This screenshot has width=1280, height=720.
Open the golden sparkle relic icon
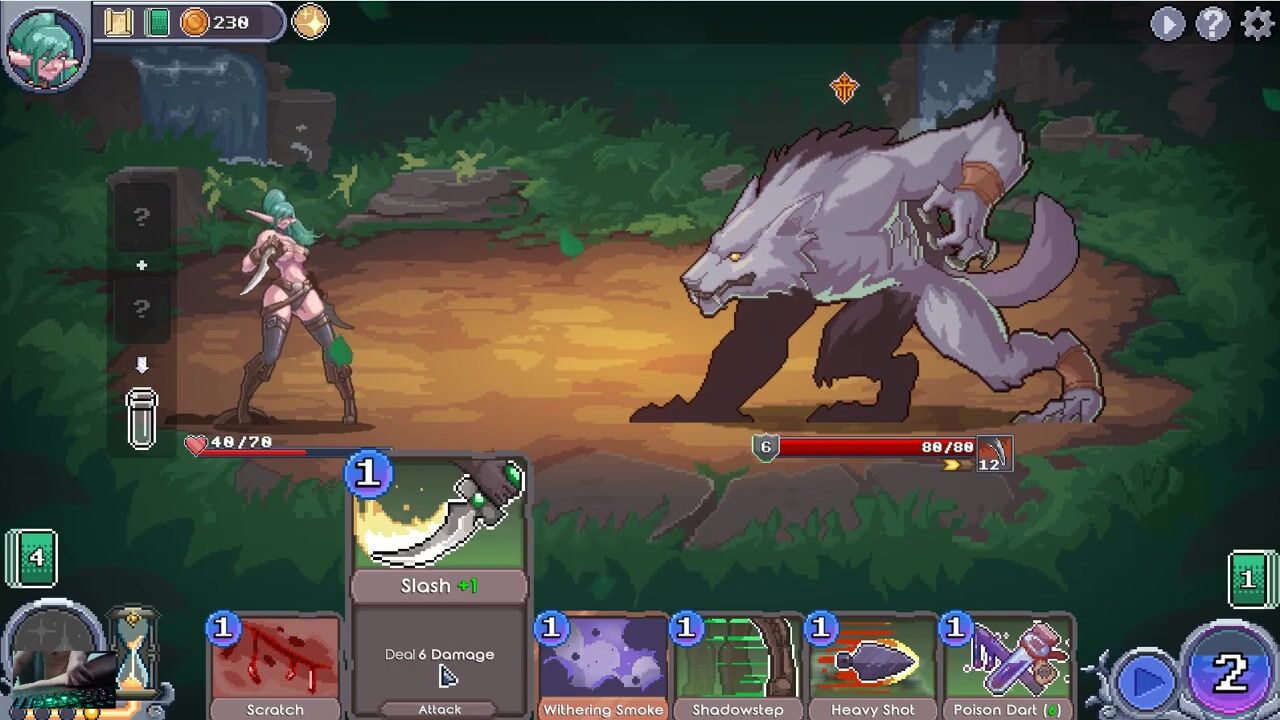(310, 22)
